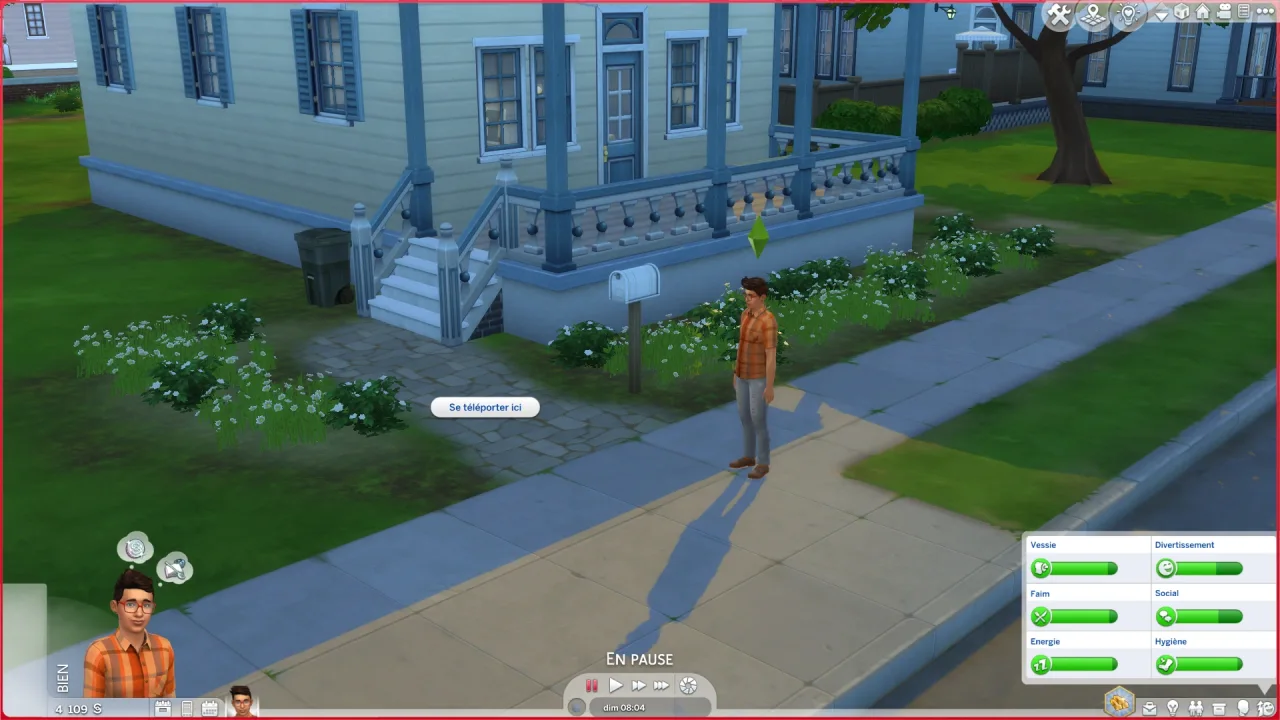
Task: Enable ultra speed playback
Action: [661, 685]
